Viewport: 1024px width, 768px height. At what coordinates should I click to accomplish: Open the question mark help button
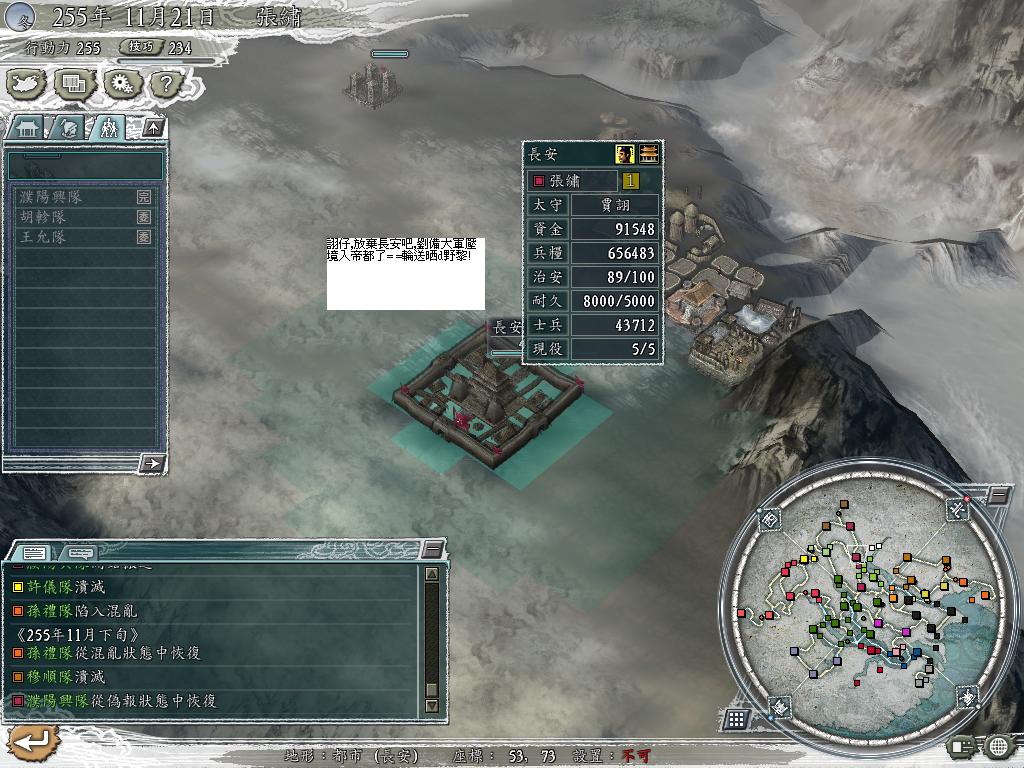(x=166, y=85)
